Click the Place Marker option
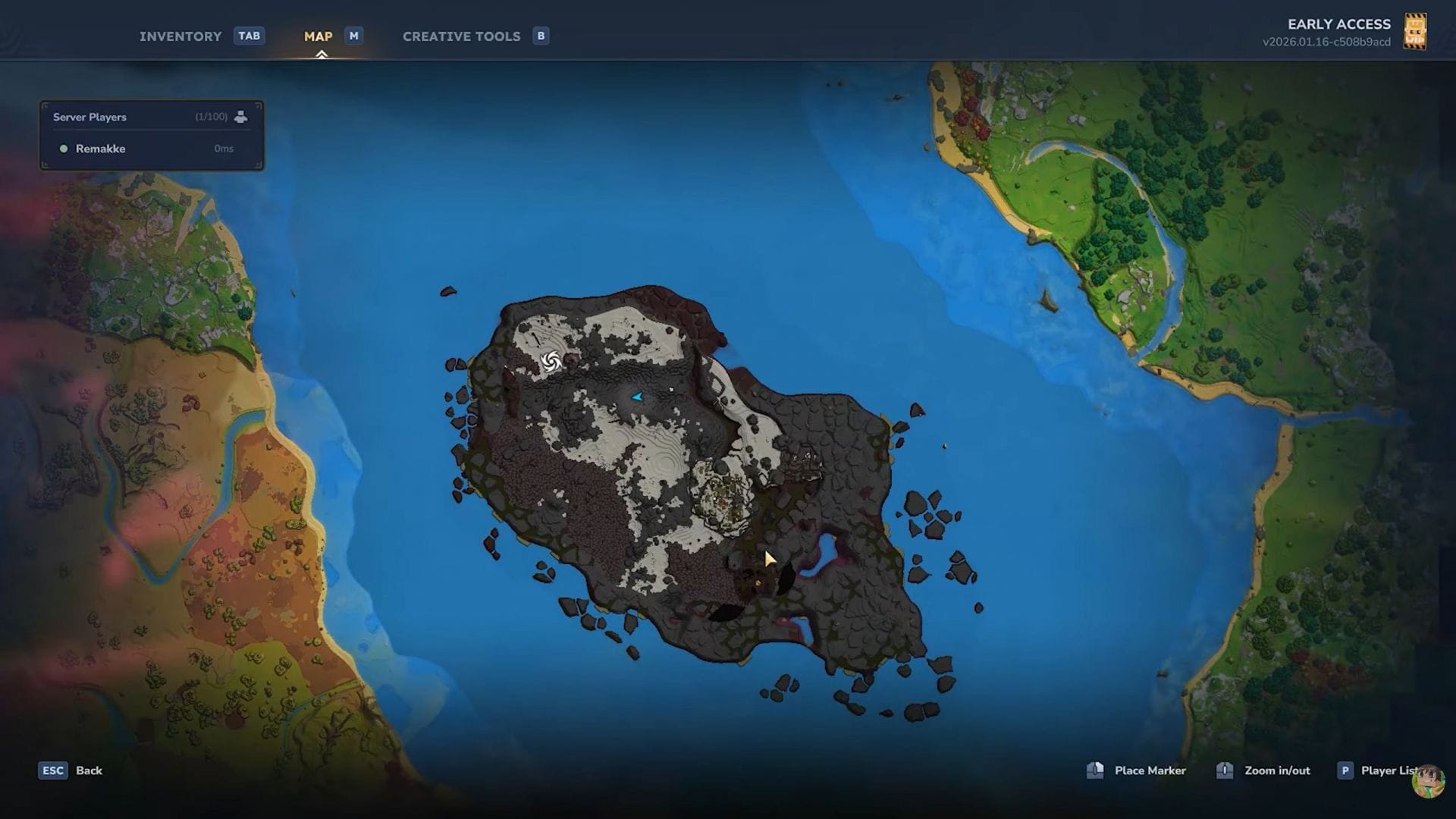 coord(1149,770)
